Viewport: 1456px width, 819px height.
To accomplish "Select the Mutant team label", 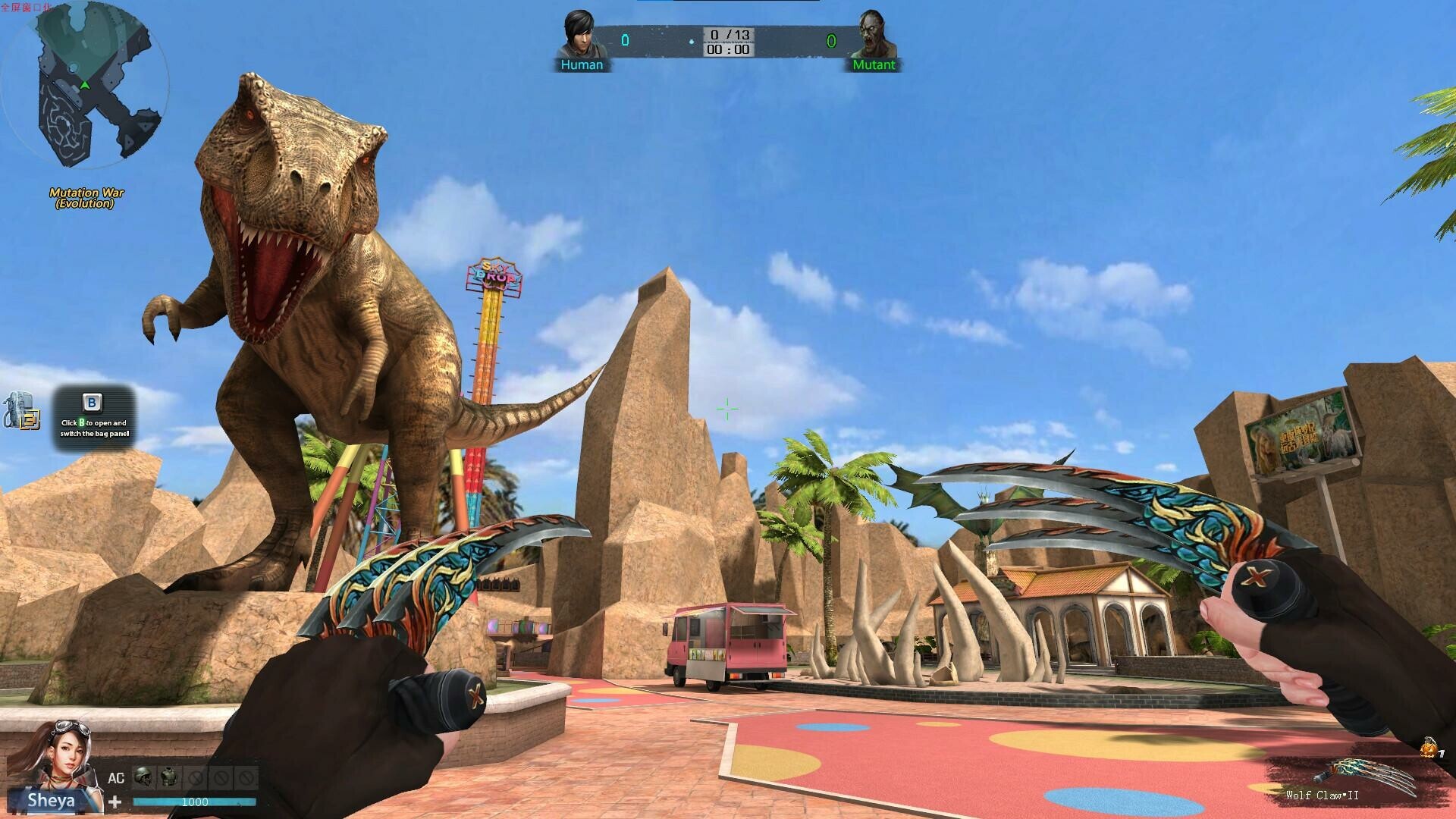I will coord(874,65).
